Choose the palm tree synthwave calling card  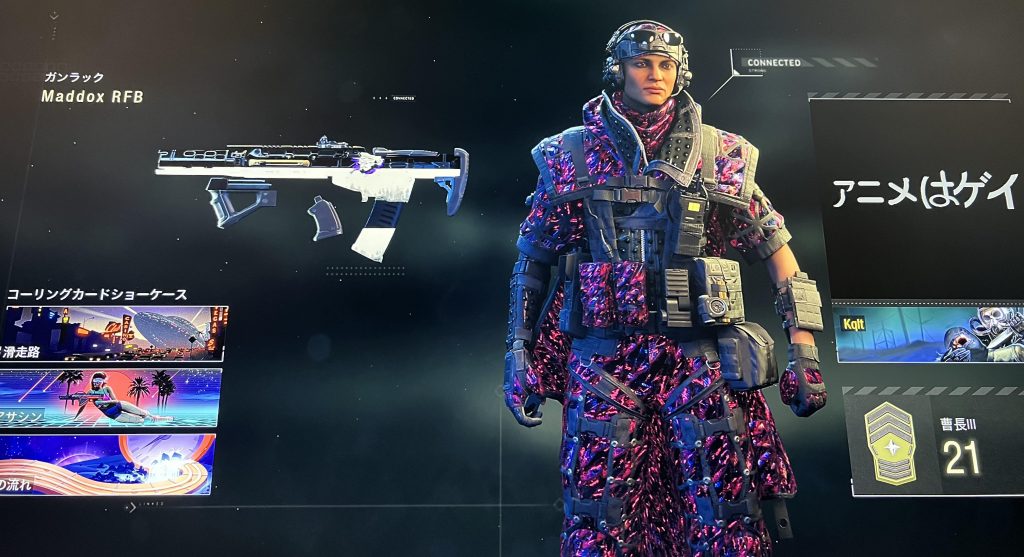[112, 397]
